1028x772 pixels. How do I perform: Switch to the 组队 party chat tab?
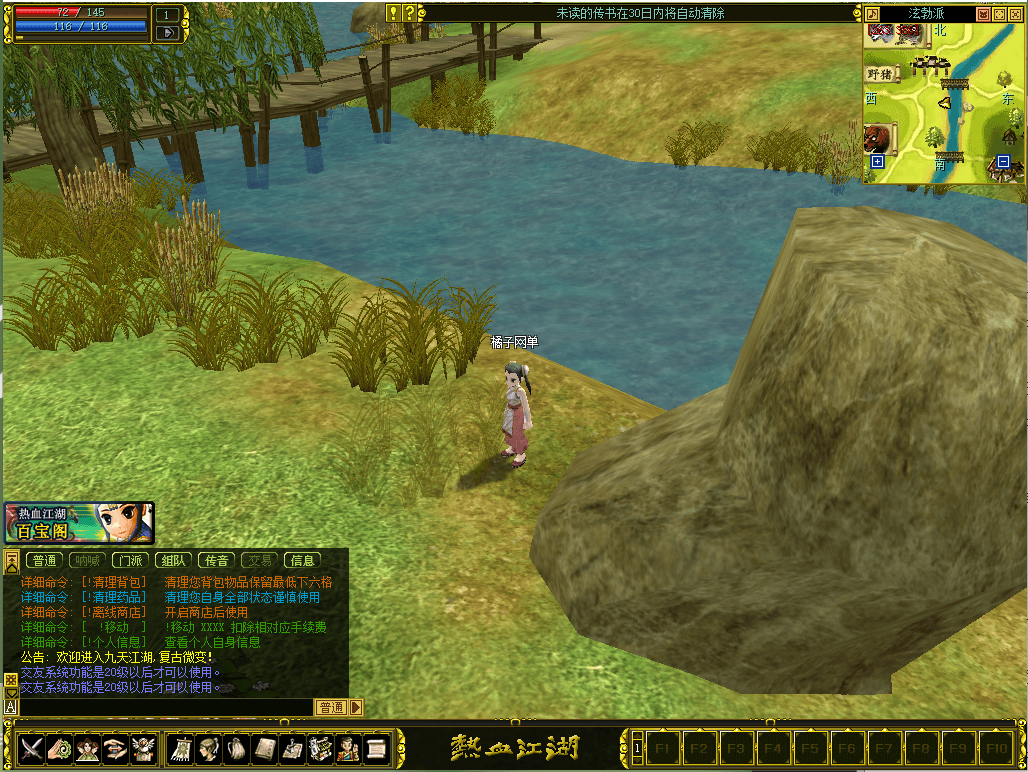pos(173,561)
